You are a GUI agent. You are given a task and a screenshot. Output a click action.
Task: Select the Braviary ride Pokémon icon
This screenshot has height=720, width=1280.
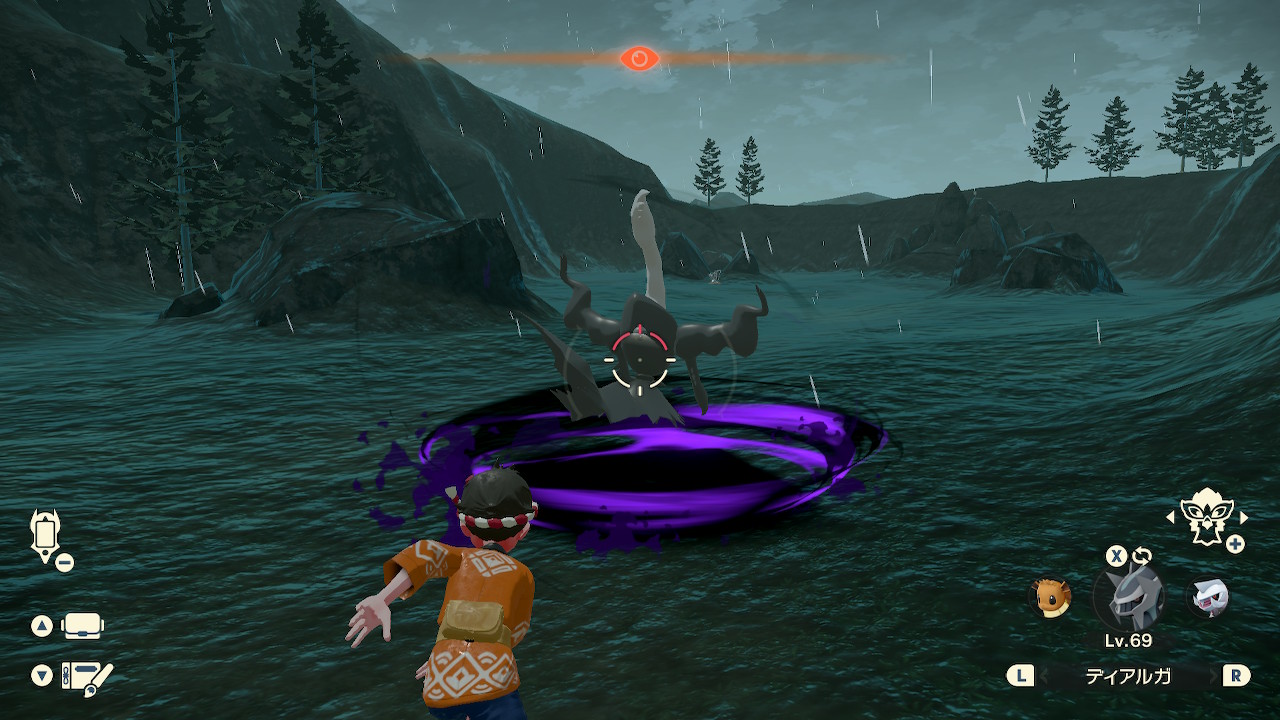pos(1205,516)
